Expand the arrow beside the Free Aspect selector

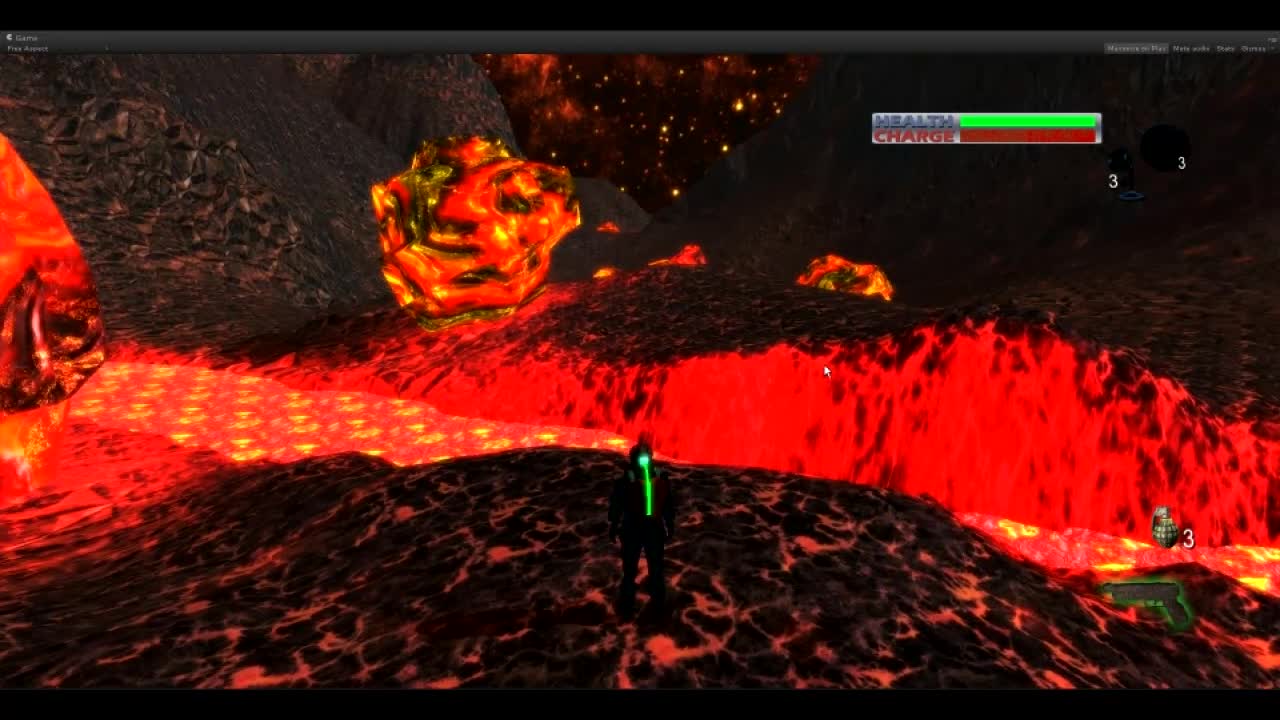106,48
